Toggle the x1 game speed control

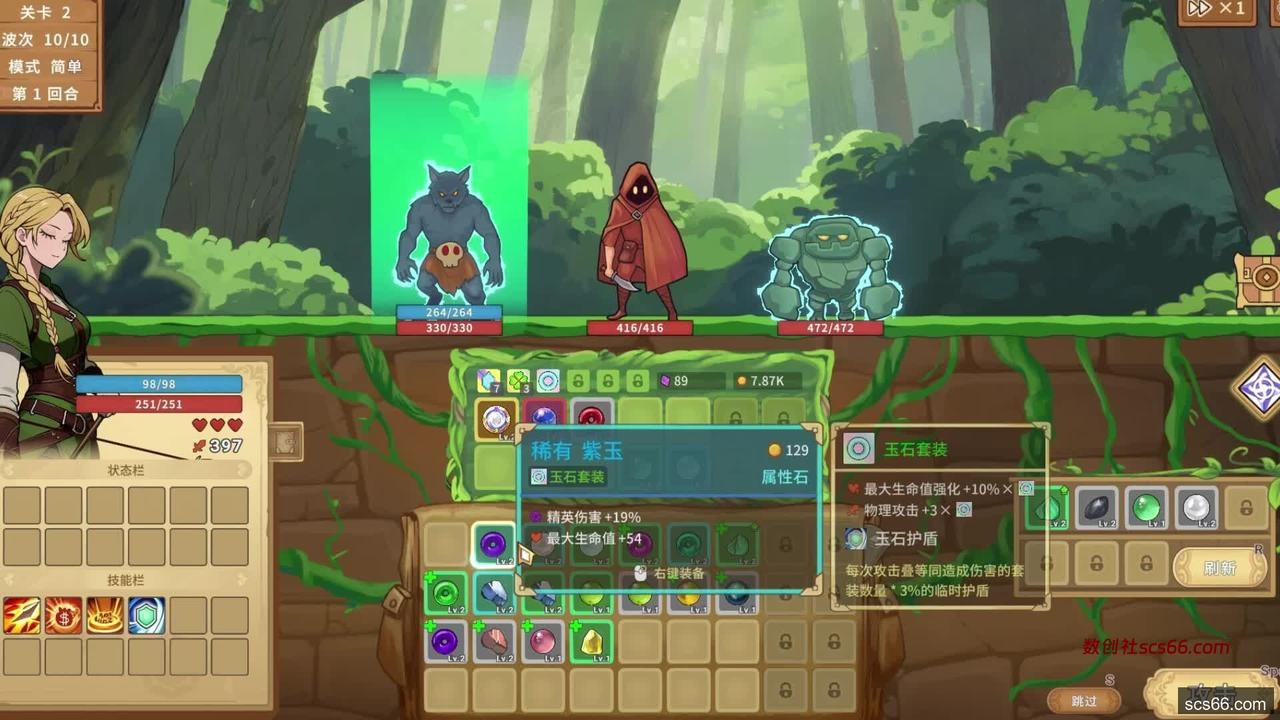click(1215, 10)
